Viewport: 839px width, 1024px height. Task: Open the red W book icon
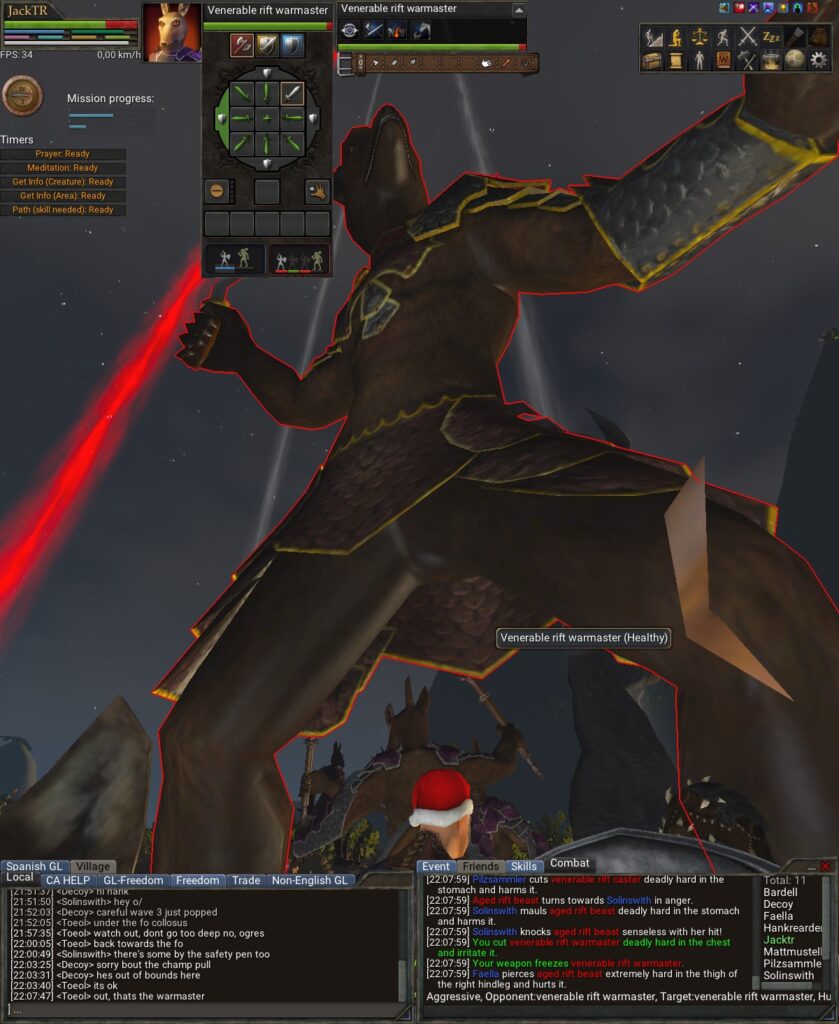point(723,60)
